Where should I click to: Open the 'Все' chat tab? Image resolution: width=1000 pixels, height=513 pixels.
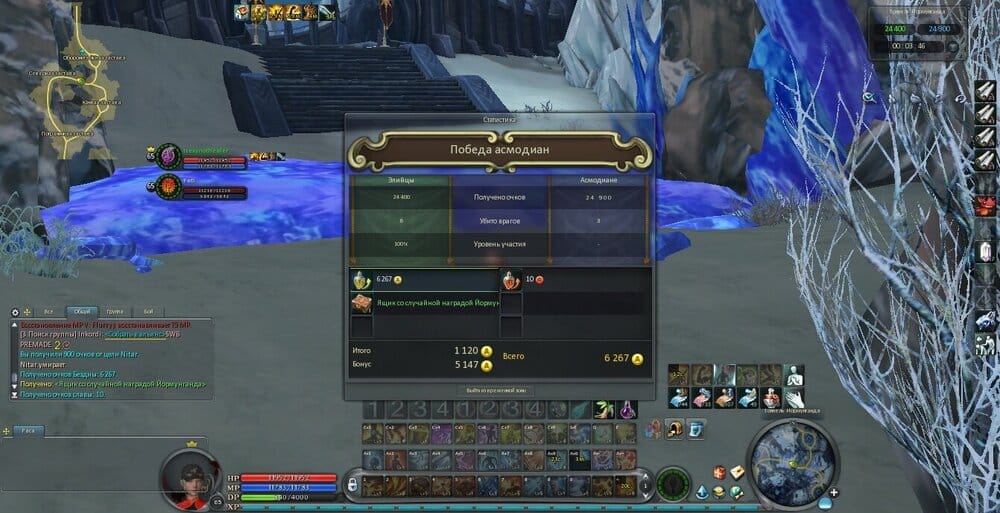pyautogui.click(x=48, y=312)
